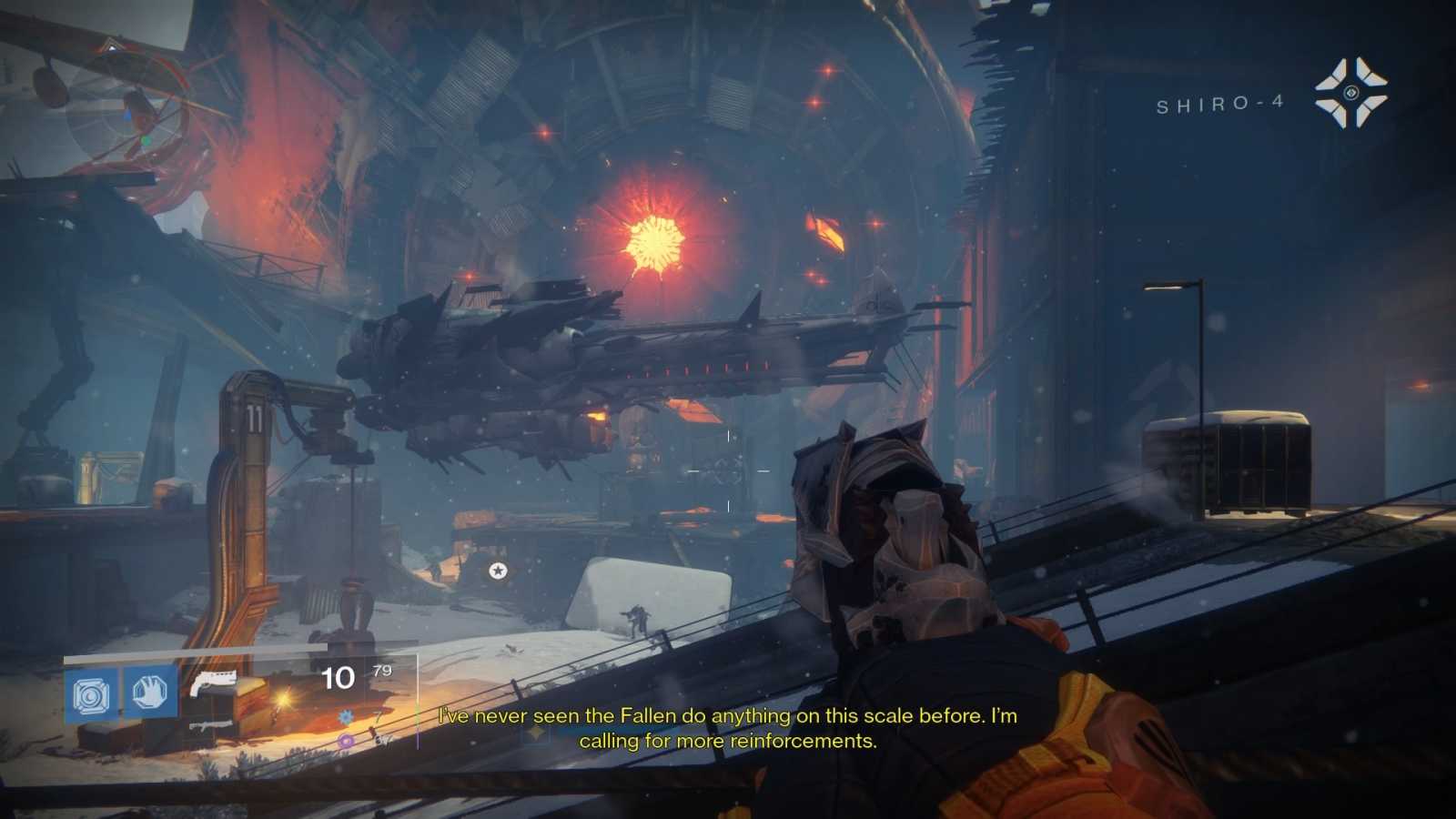The image size is (1456, 819).
Task: Click the blue gear buff icon
Action: point(344,716)
